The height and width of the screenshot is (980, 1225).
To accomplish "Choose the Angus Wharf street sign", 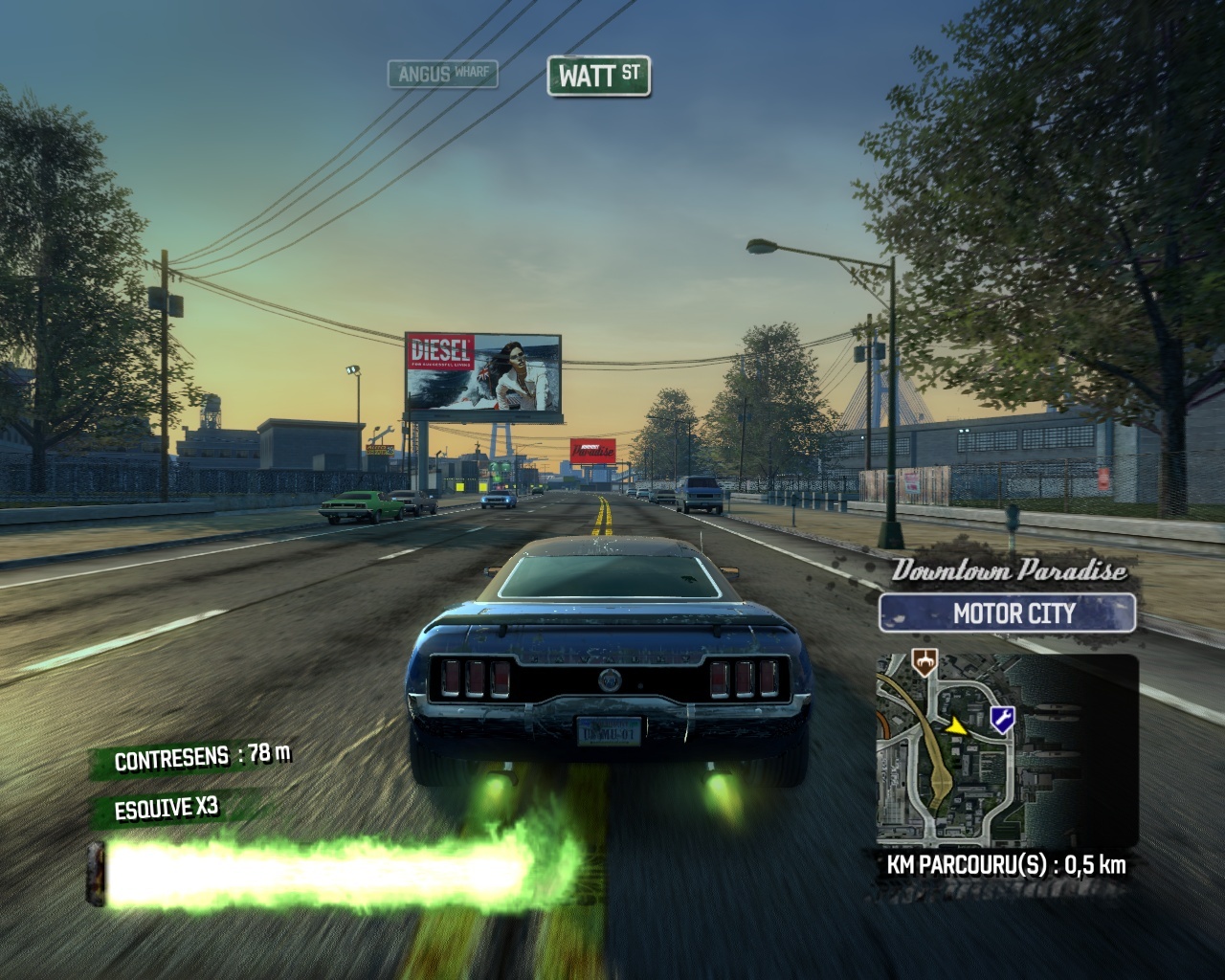I will pyautogui.click(x=442, y=74).
